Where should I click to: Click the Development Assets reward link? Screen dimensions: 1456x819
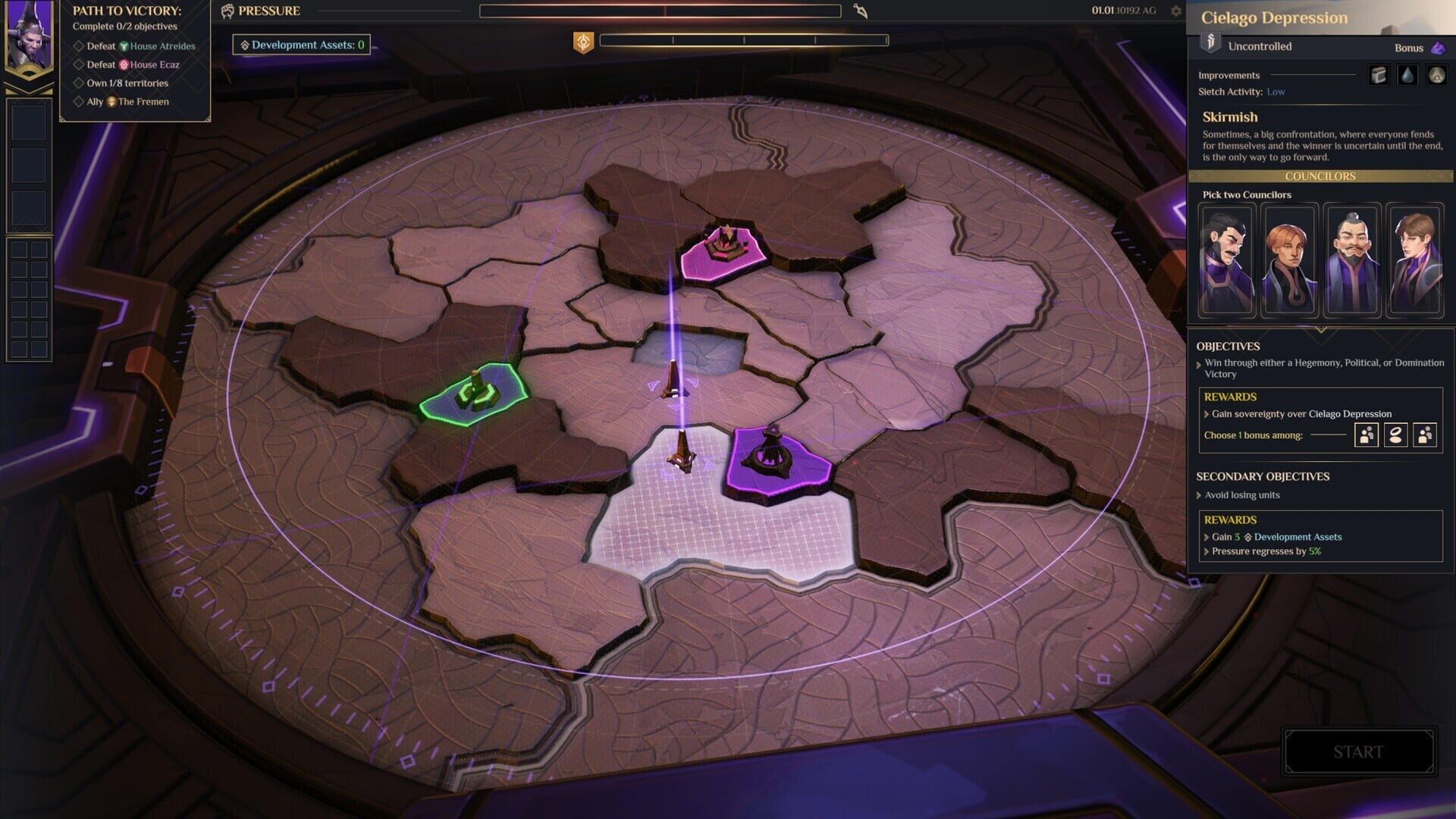pos(1297,536)
